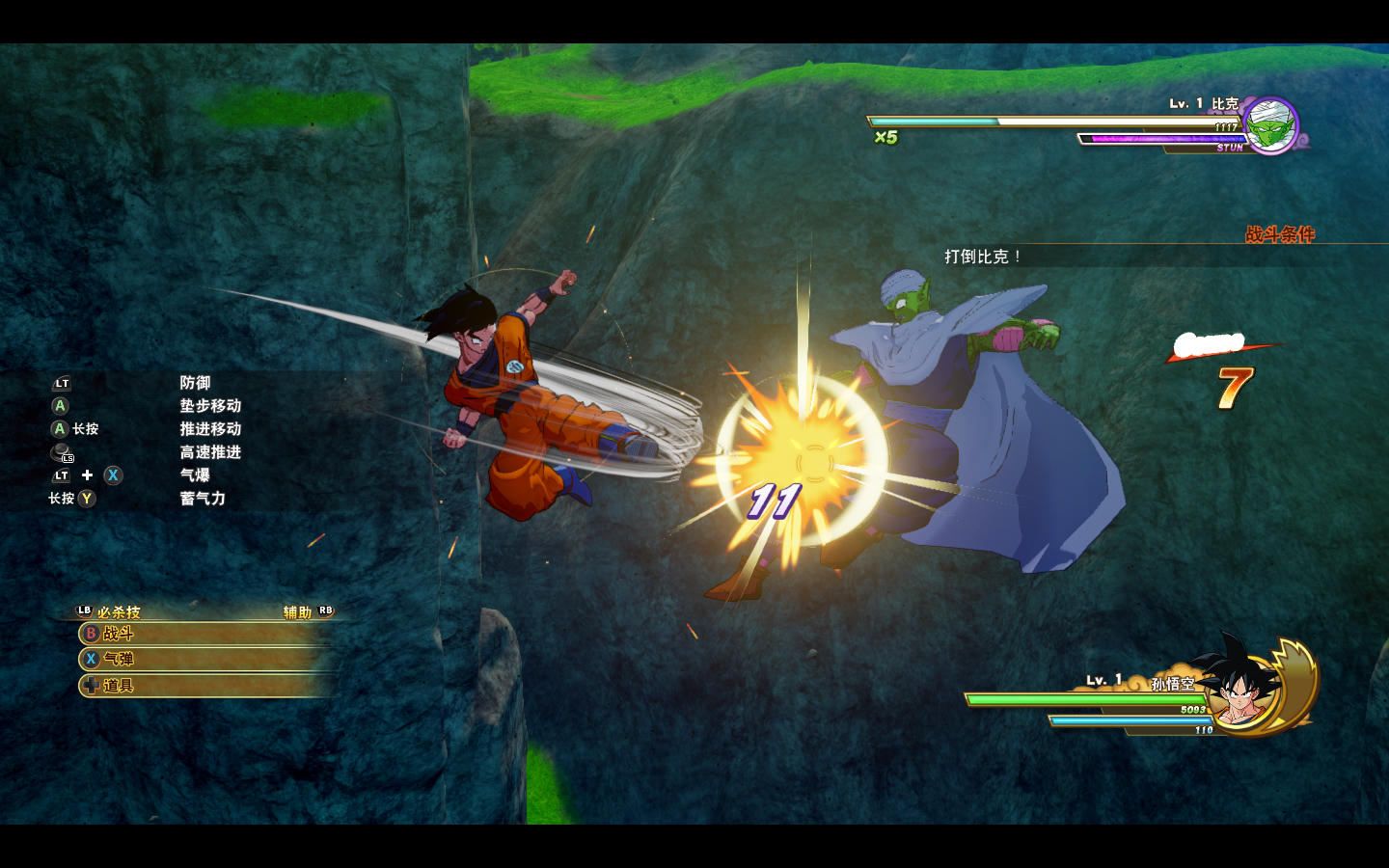Viewport: 1389px width, 868px height.
Task: Open the 道具 items row
Action: pos(204,686)
